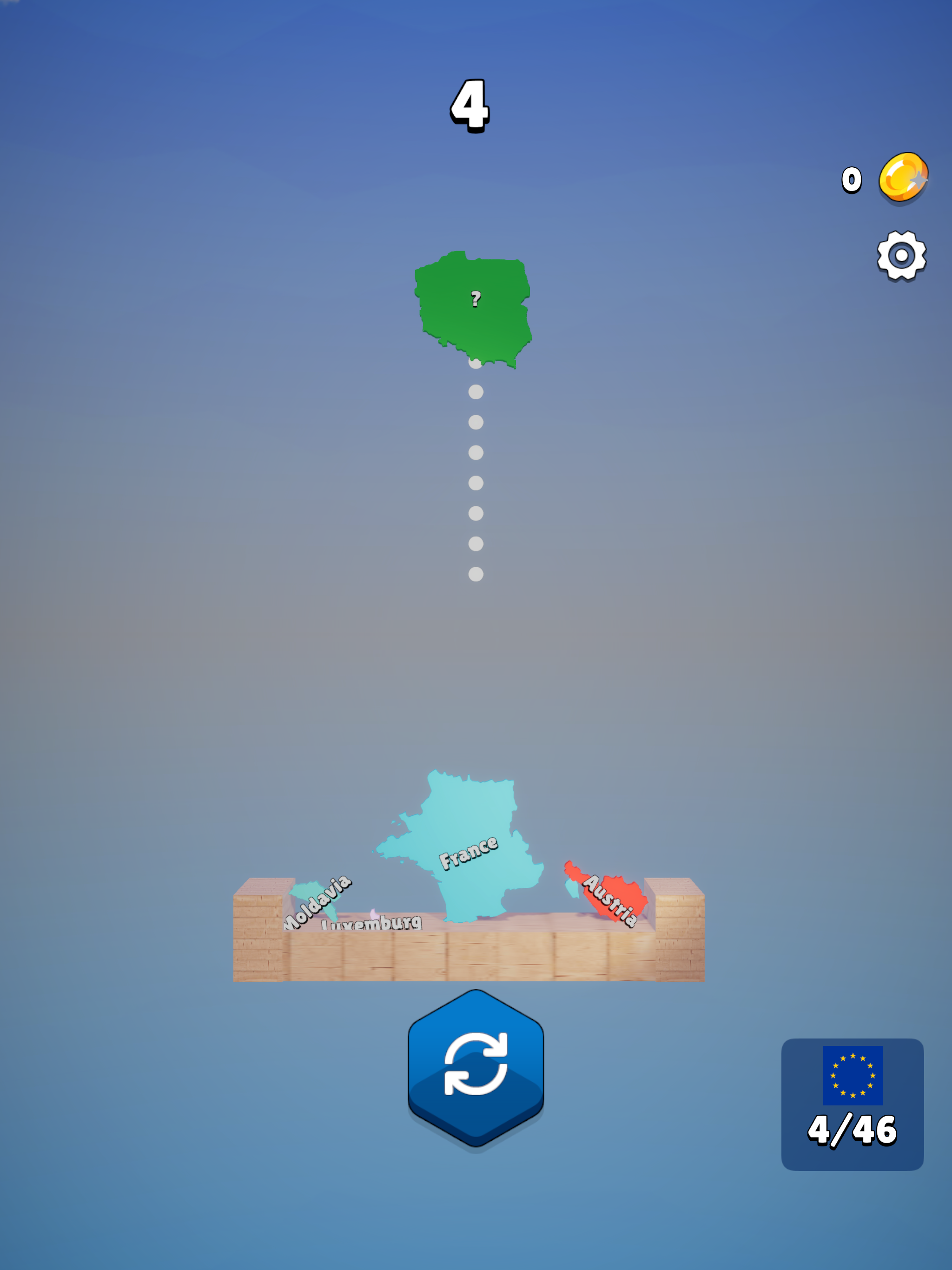Click the question mark on the green country

coord(475,300)
